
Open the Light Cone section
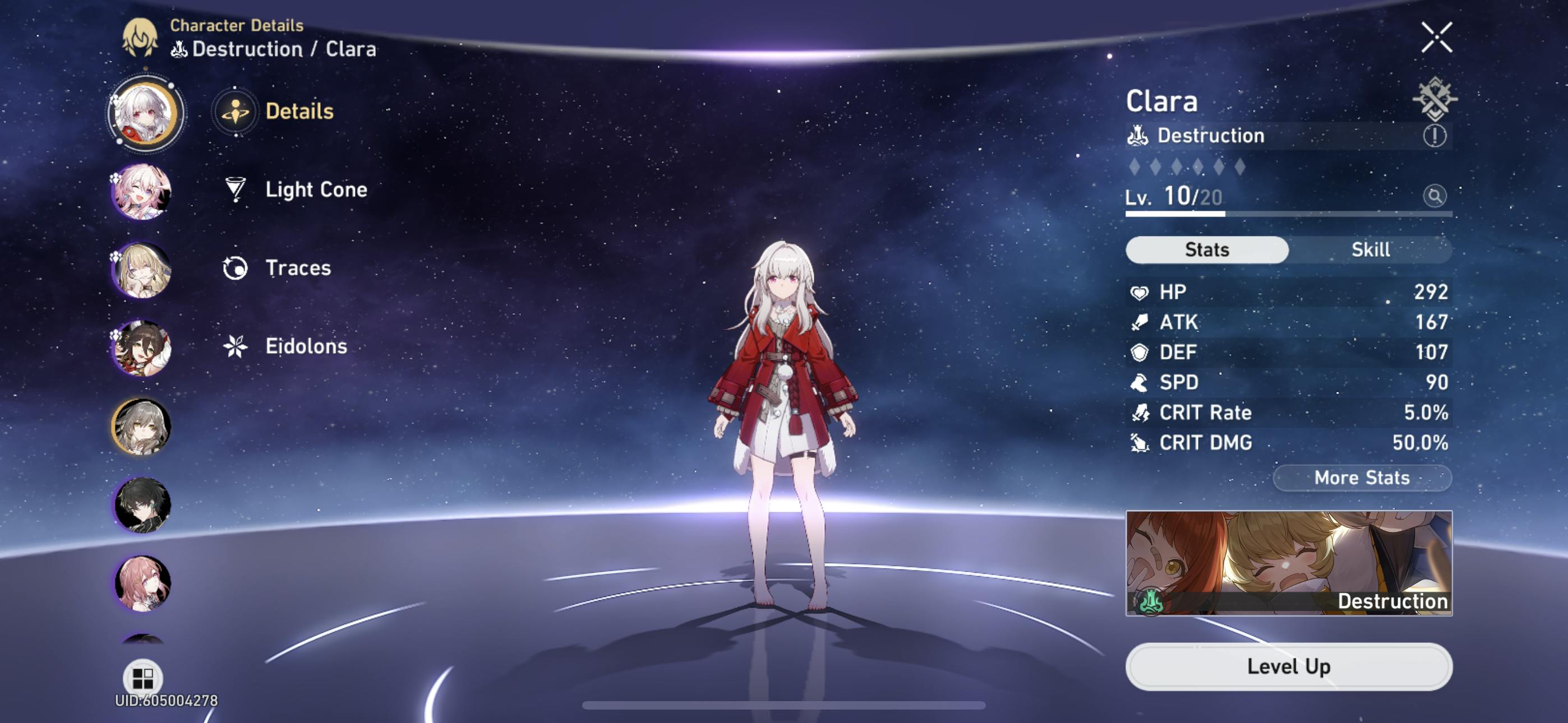315,190
